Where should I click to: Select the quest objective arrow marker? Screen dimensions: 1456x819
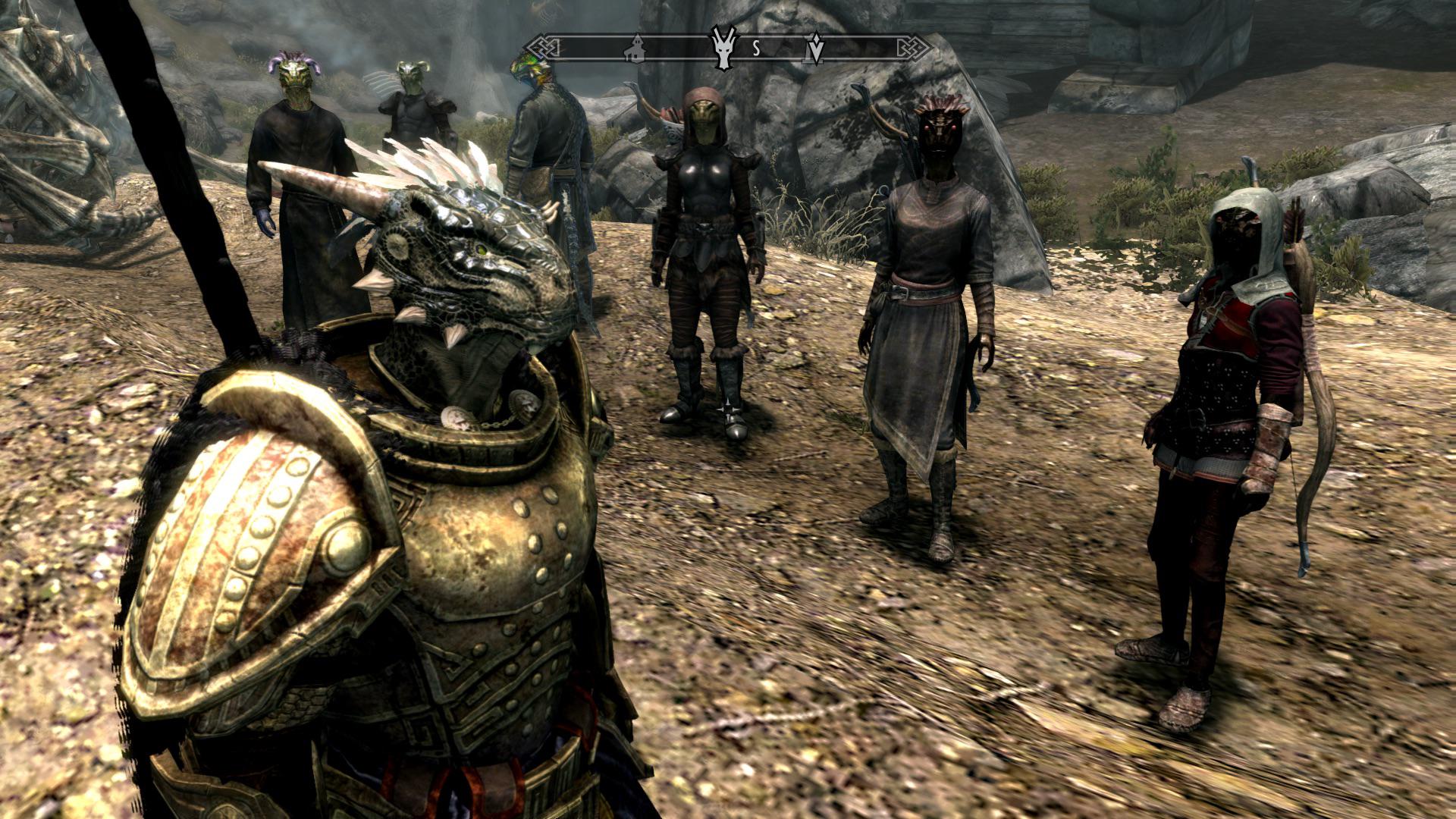[816, 51]
